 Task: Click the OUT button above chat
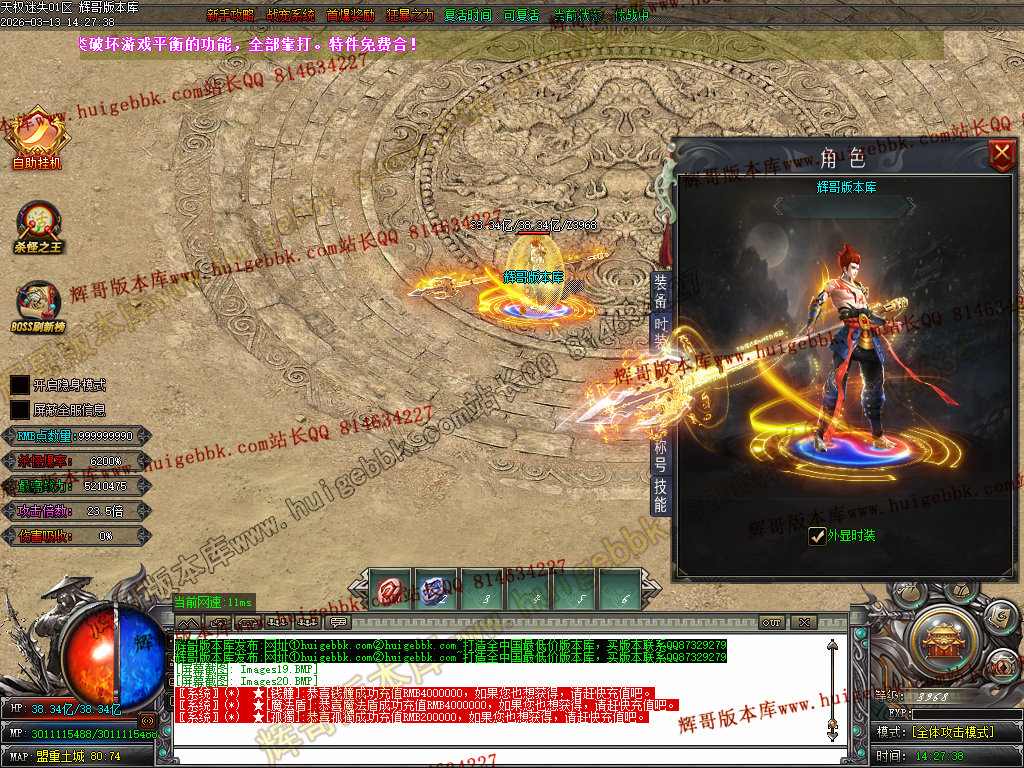click(x=771, y=622)
